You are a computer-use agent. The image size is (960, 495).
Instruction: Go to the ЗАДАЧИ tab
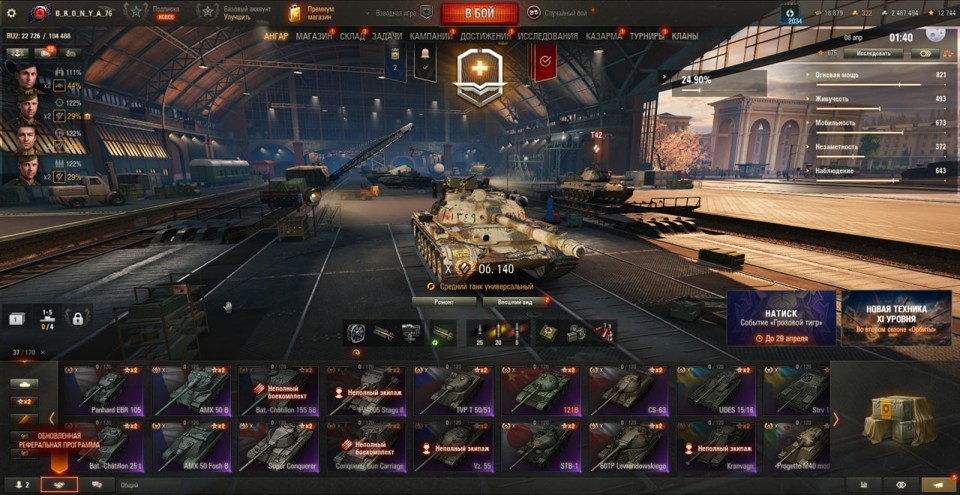click(x=387, y=36)
